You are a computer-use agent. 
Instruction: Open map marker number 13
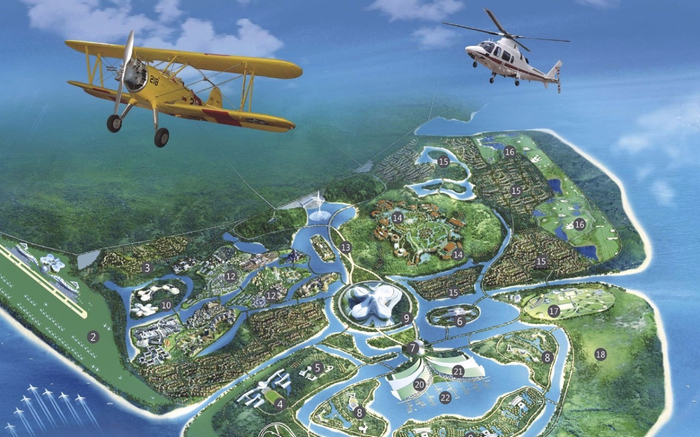345,246
